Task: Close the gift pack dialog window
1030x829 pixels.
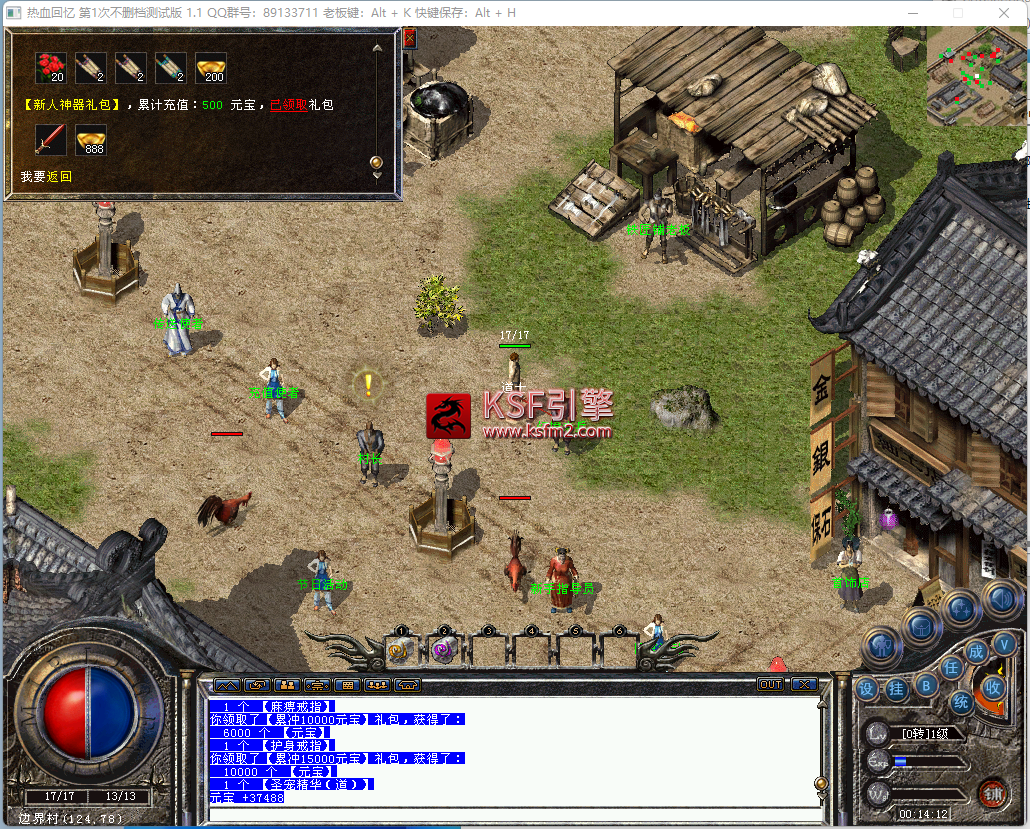Action: [x=409, y=39]
